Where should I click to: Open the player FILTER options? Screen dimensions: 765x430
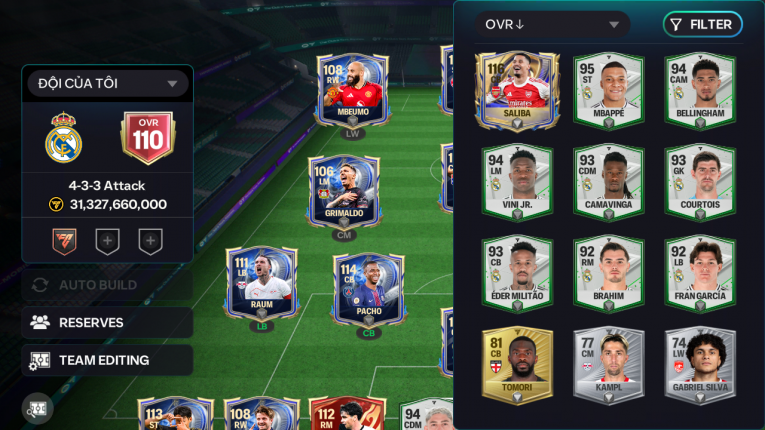point(702,25)
